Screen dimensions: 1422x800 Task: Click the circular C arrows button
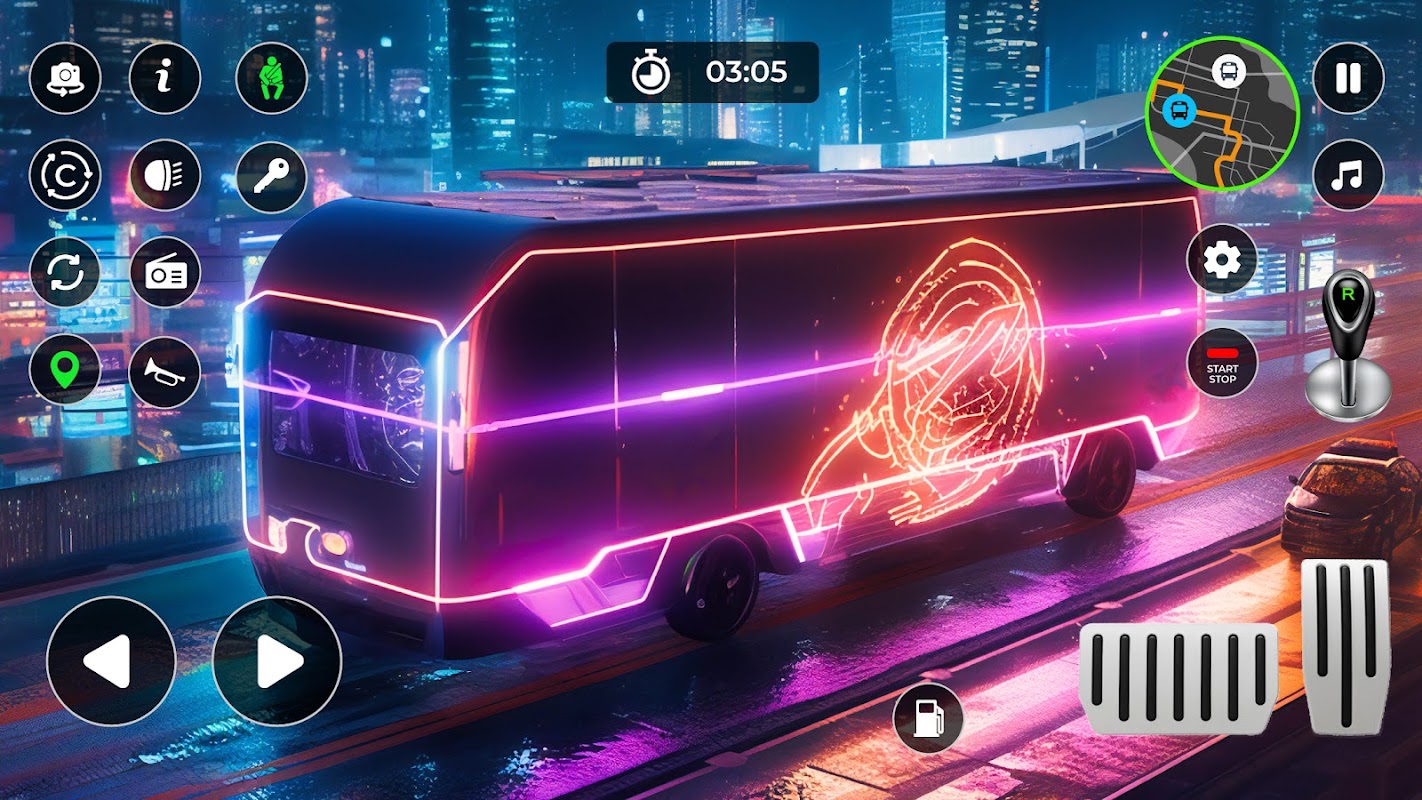coord(65,175)
